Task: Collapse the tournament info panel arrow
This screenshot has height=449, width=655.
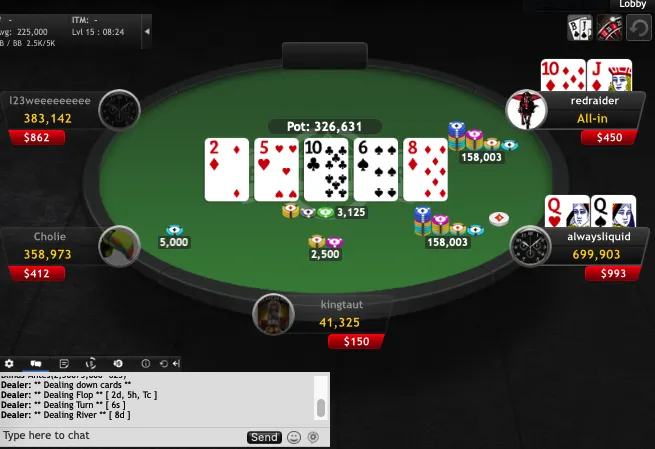Action: 148,31
